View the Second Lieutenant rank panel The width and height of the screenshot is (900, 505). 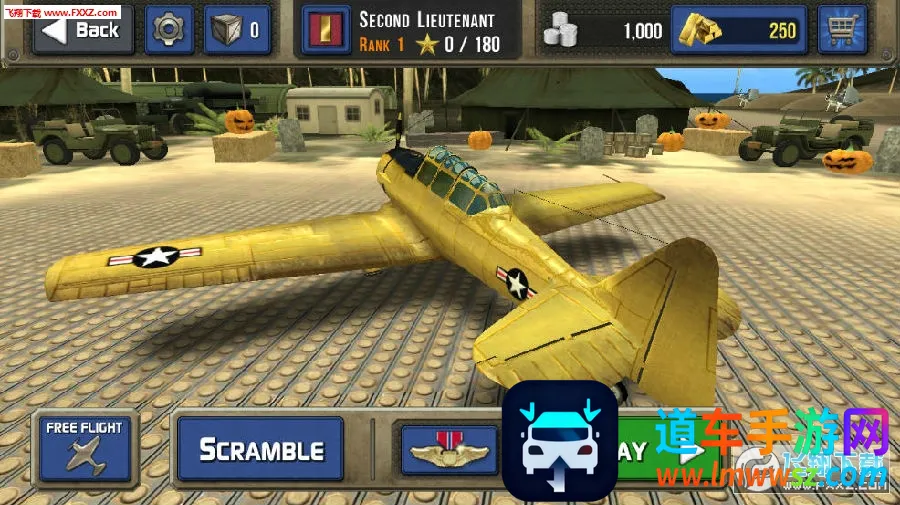(x=408, y=31)
